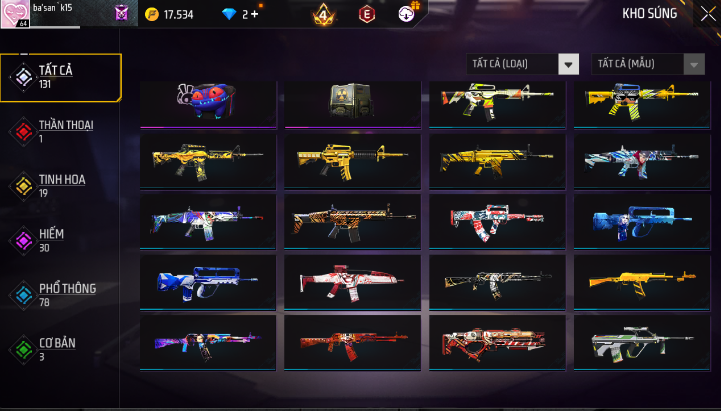Add diamonds with the plus button

point(255,14)
